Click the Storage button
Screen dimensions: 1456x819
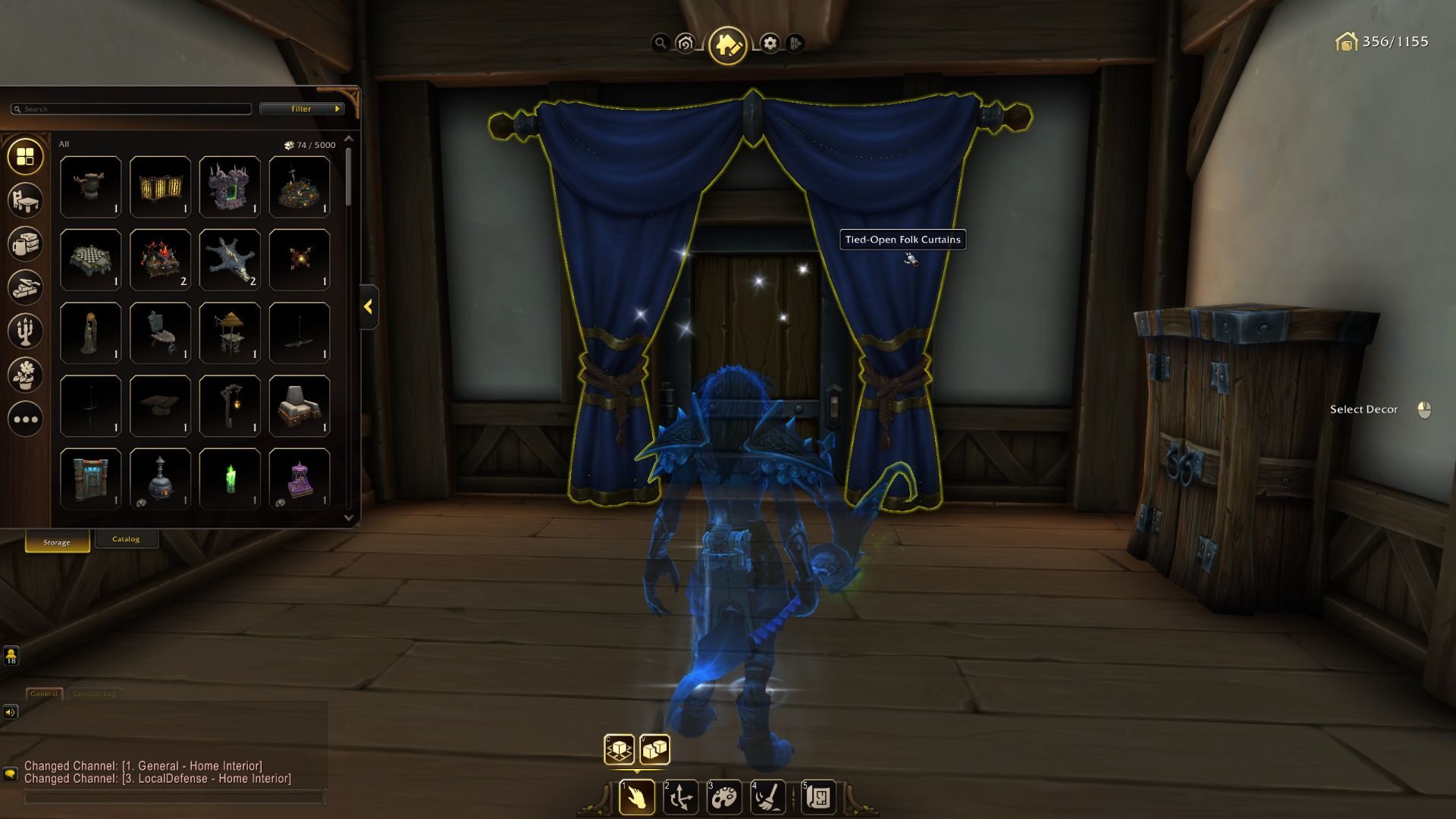[55, 541]
